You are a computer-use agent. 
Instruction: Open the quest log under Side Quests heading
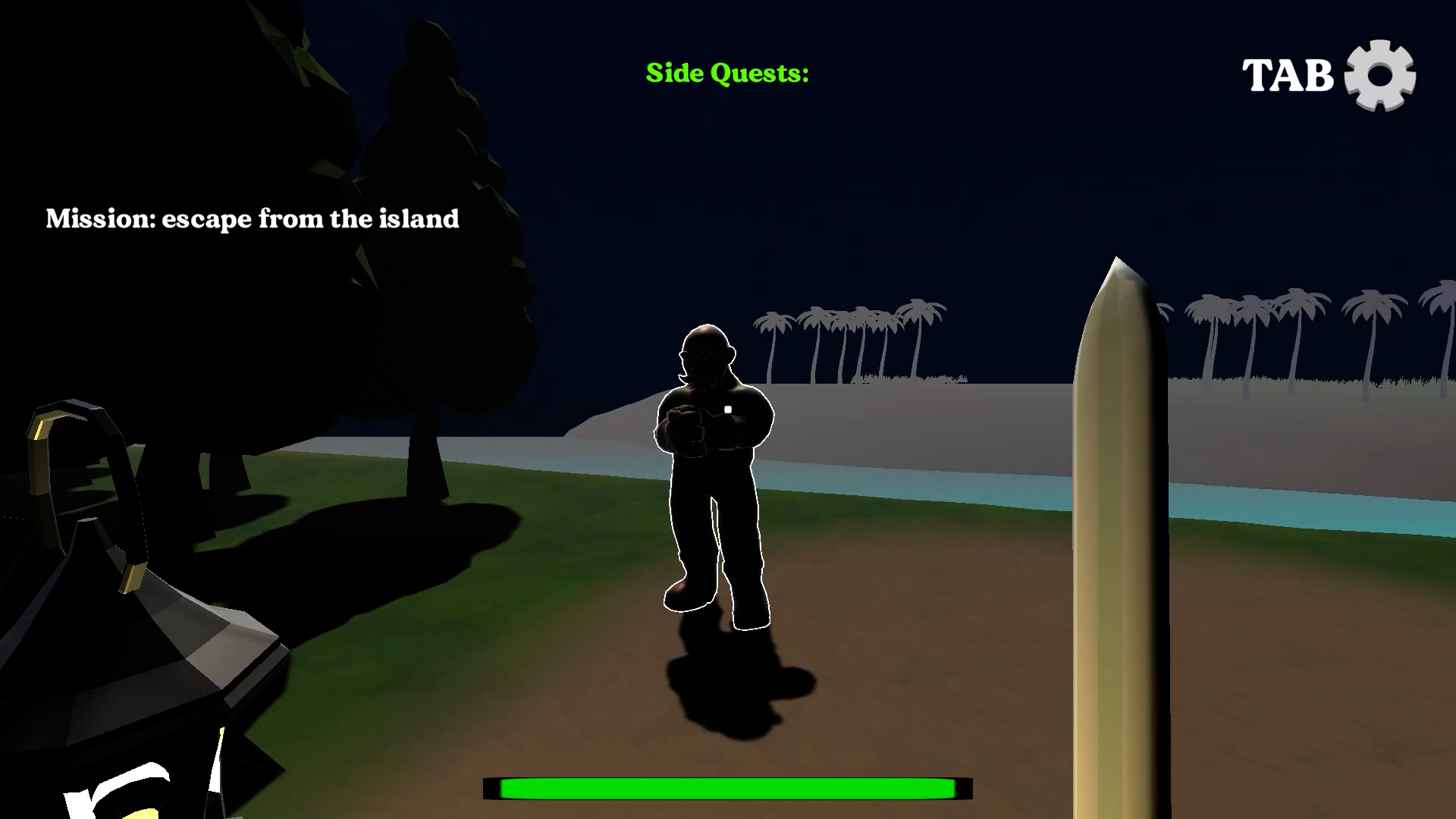[727, 73]
